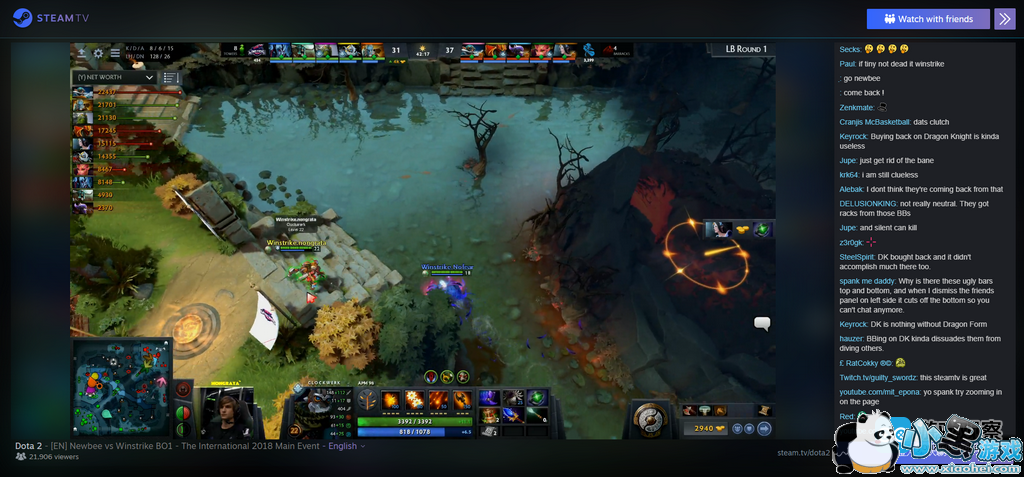Screen dimensions: 1024x477
Task: Select the top player row in the net worth list
Action: click(x=125, y=93)
